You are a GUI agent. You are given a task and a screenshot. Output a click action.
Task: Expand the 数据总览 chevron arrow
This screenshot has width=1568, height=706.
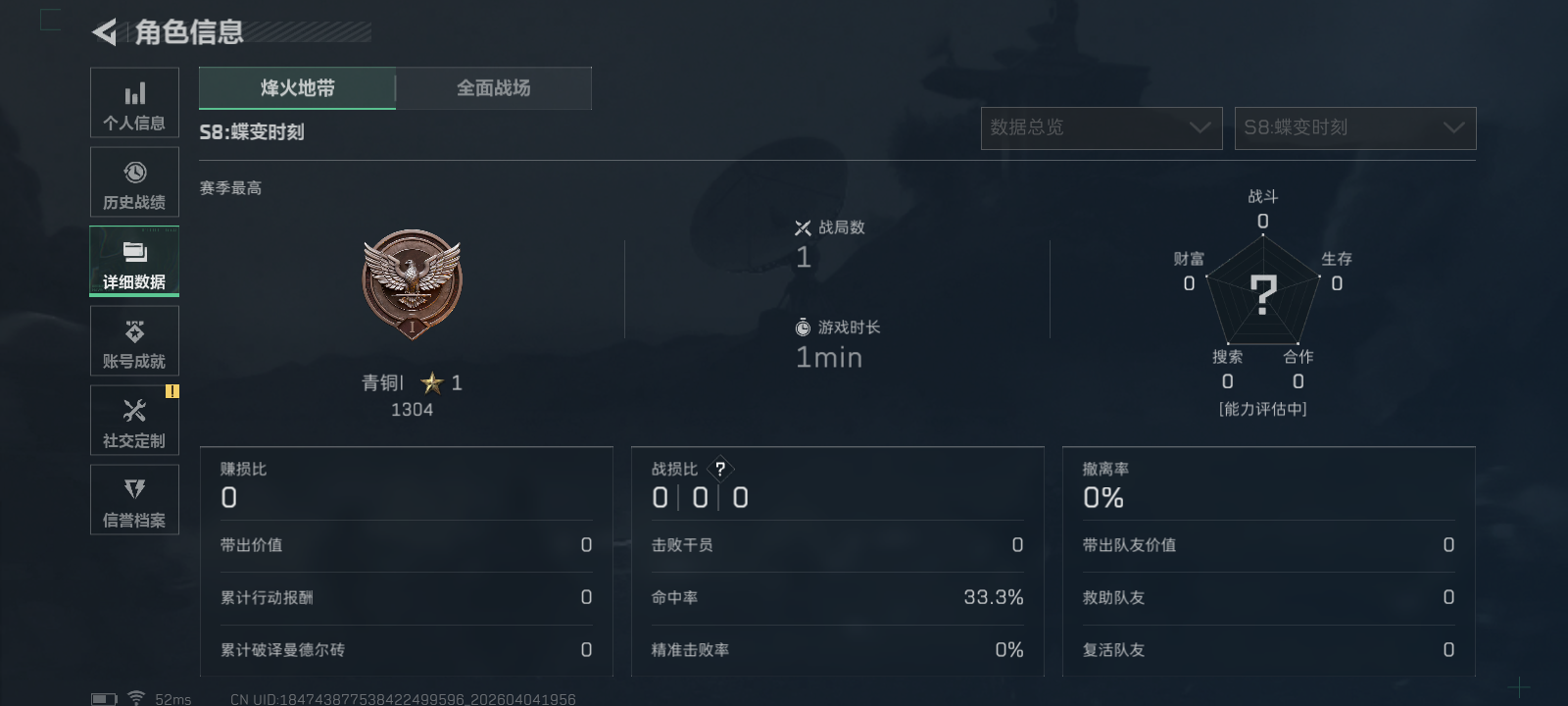coord(1200,127)
